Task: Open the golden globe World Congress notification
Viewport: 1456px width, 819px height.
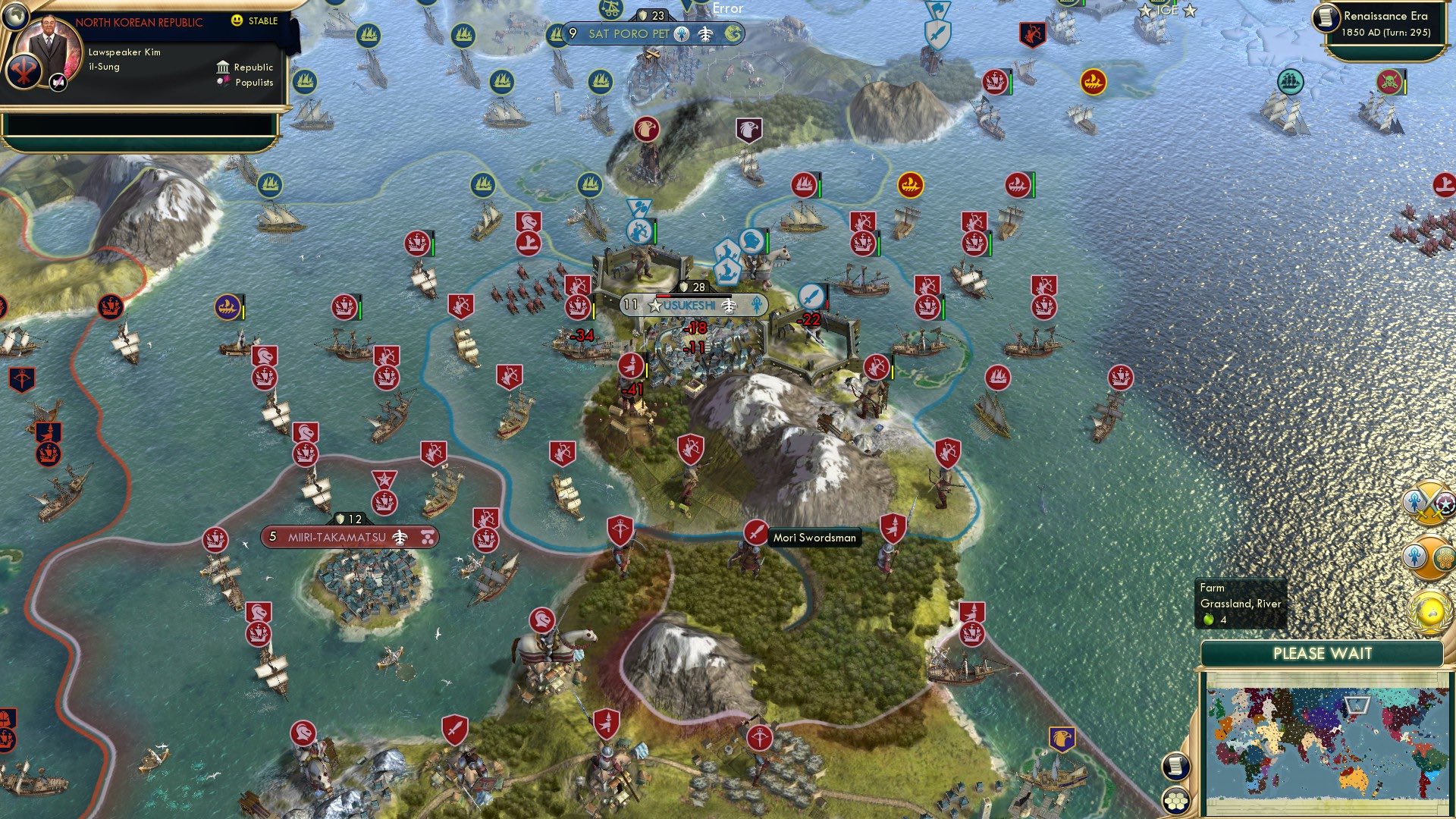Action: tap(1429, 609)
